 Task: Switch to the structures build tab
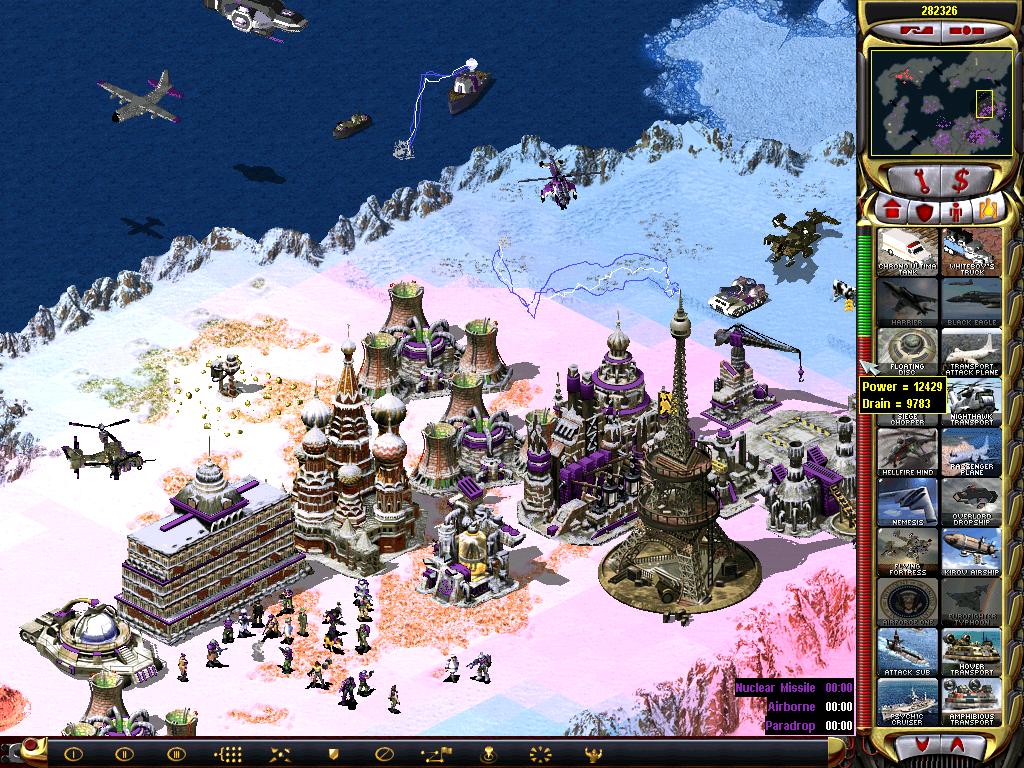892,211
